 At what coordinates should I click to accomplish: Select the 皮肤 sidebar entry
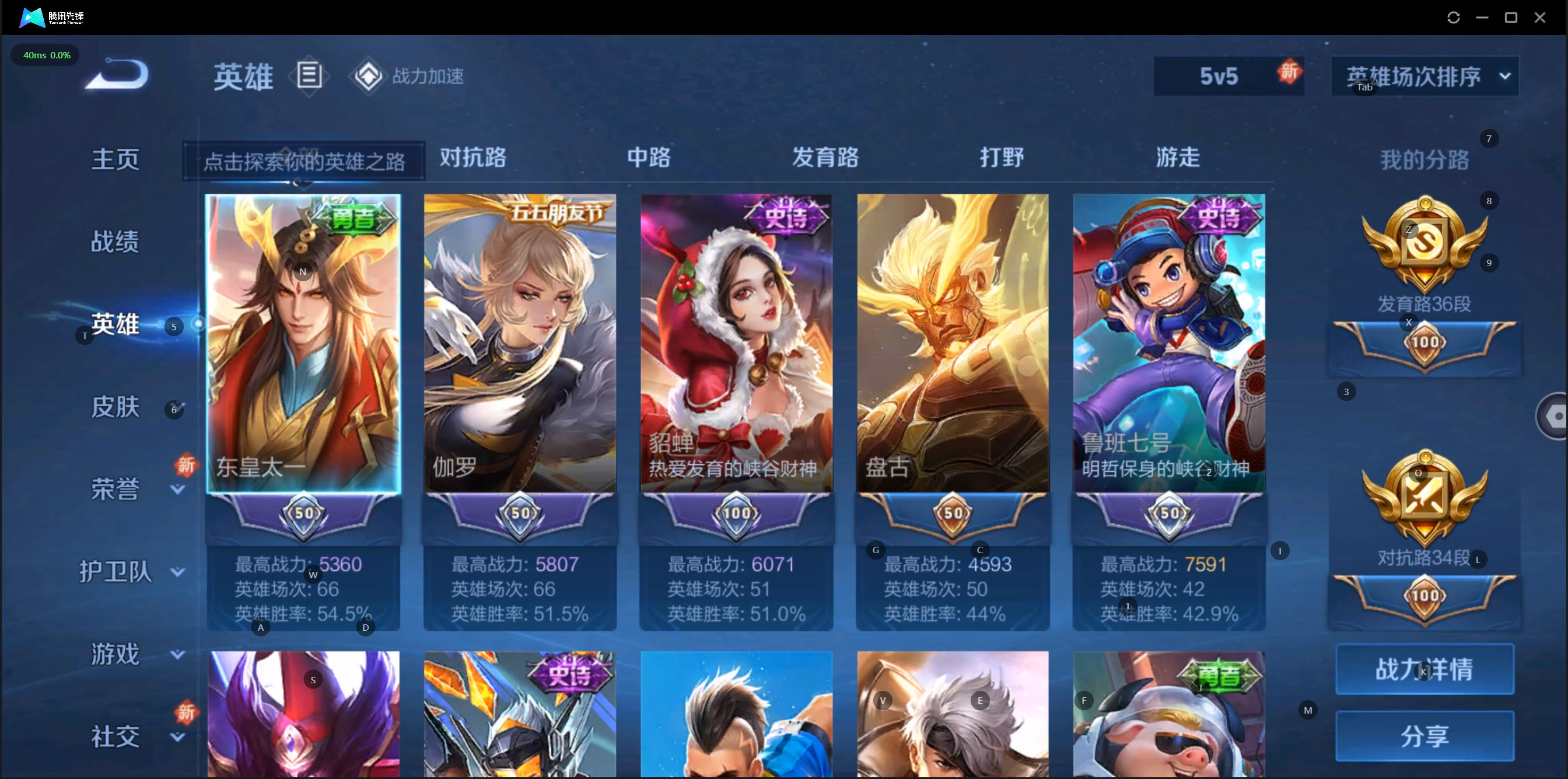pos(115,407)
